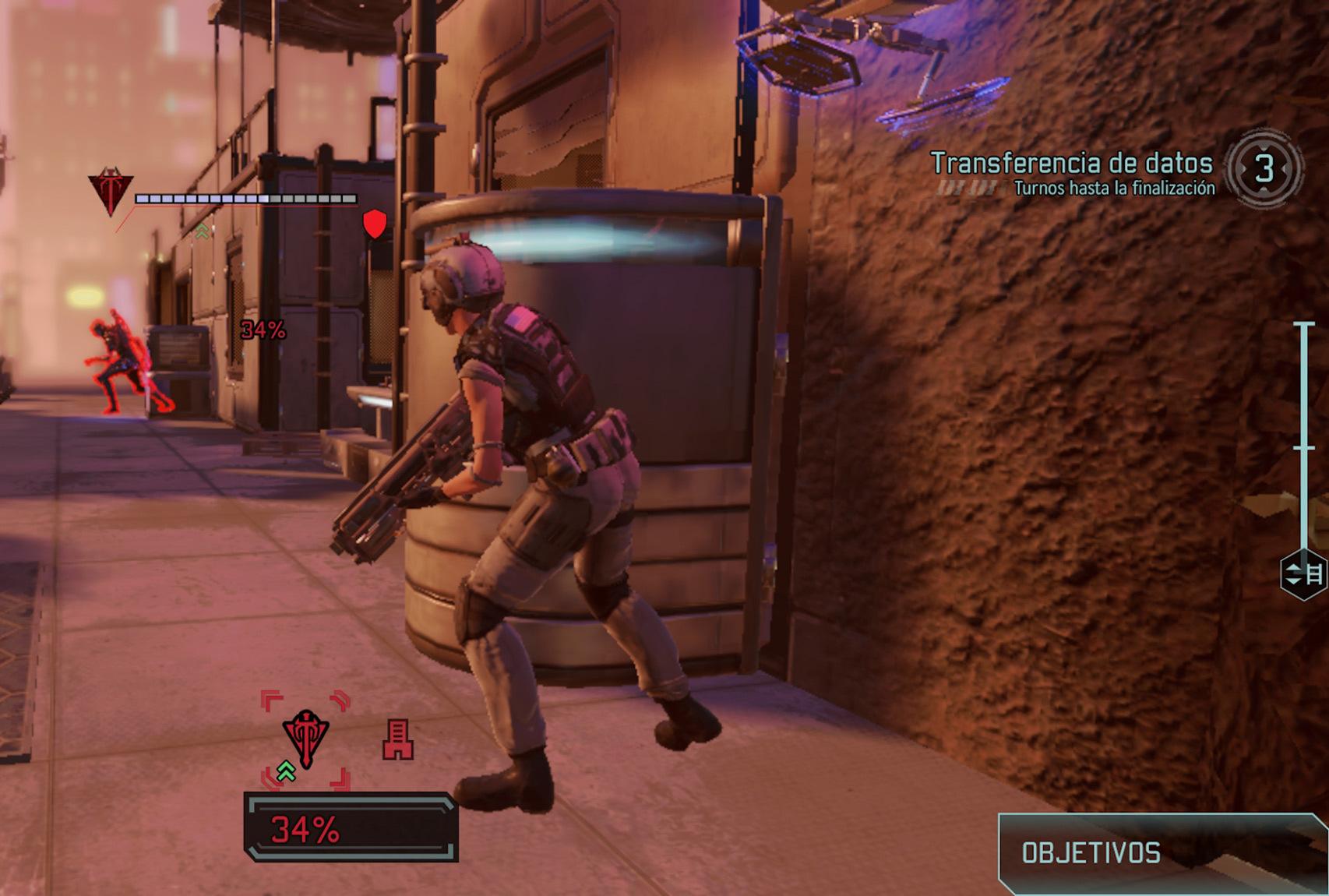Click the Turnos hasta la finalización label
This screenshot has width=1329, height=896.
[x=1115, y=187]
